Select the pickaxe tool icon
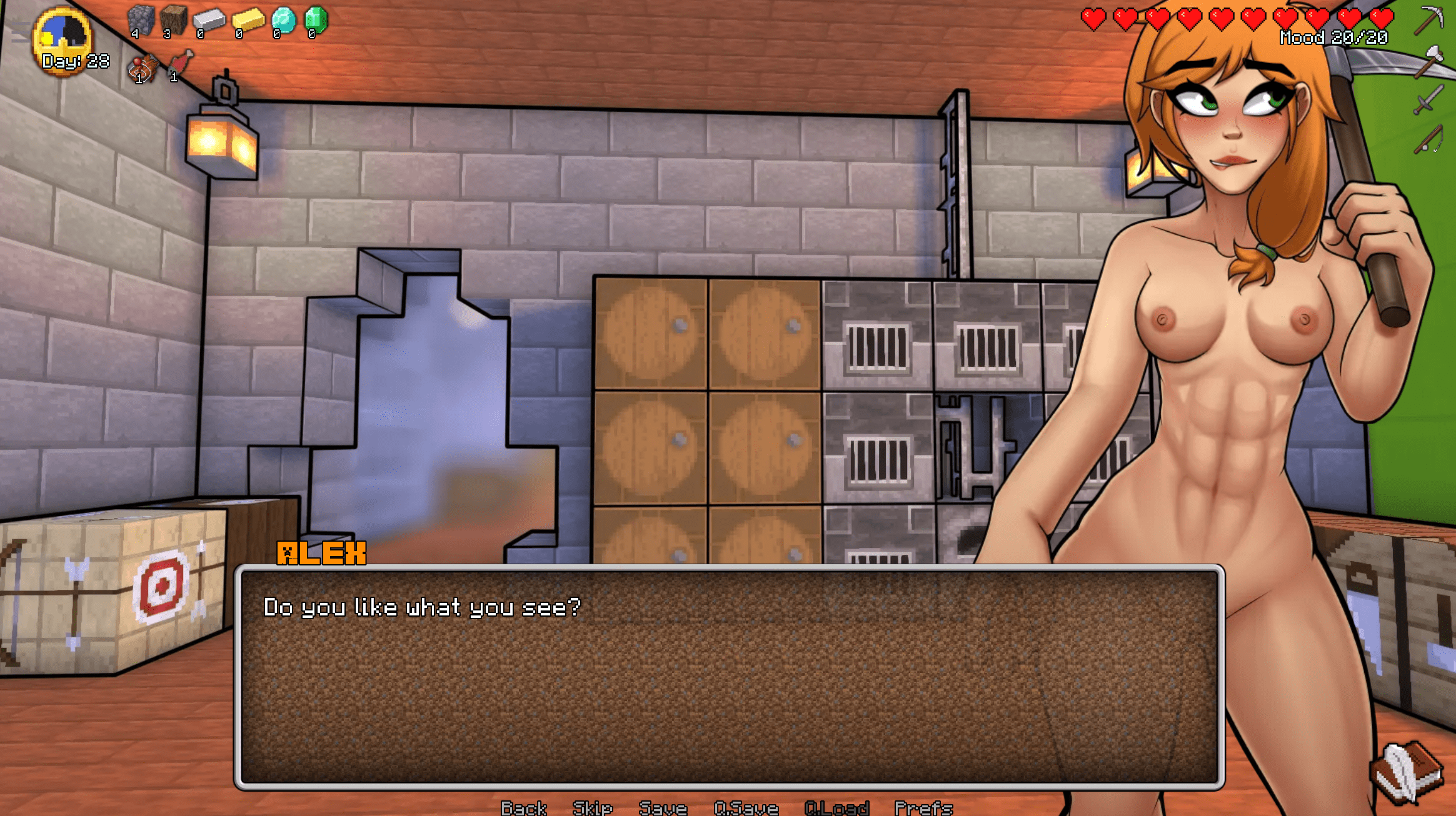Image resolution: width=1456 pixels, height=816 pixels. [1429, 20]
